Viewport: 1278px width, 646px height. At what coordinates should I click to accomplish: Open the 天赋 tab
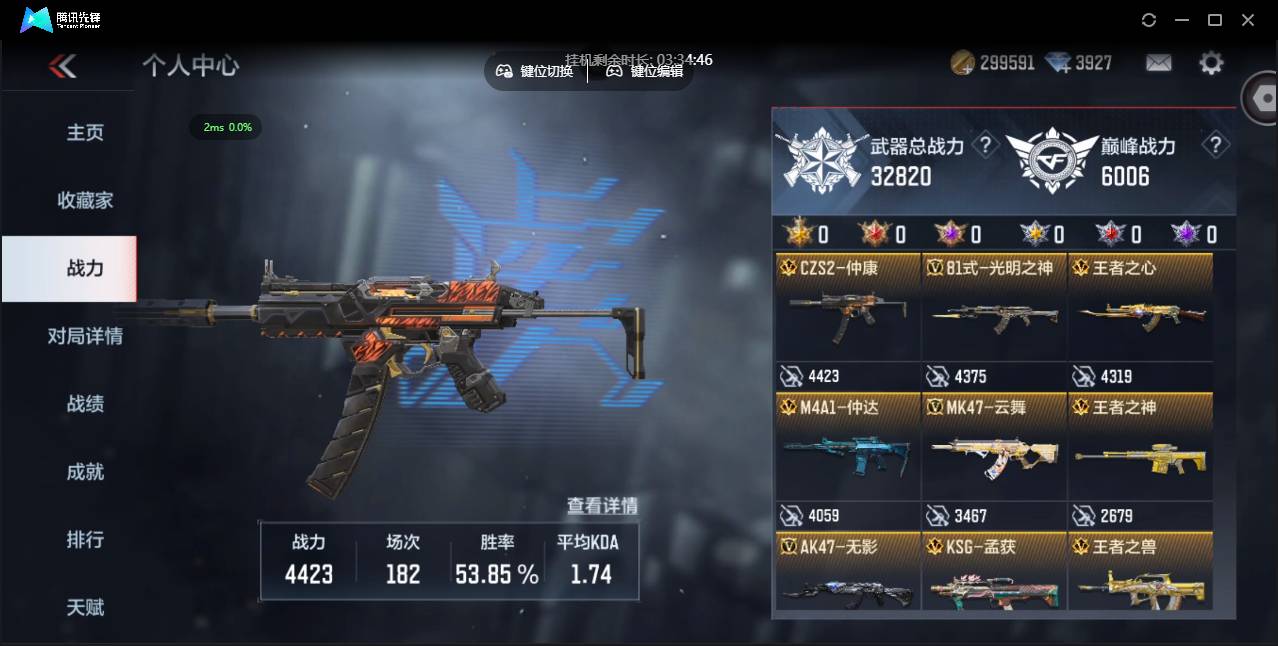click(x=85, y=607)
